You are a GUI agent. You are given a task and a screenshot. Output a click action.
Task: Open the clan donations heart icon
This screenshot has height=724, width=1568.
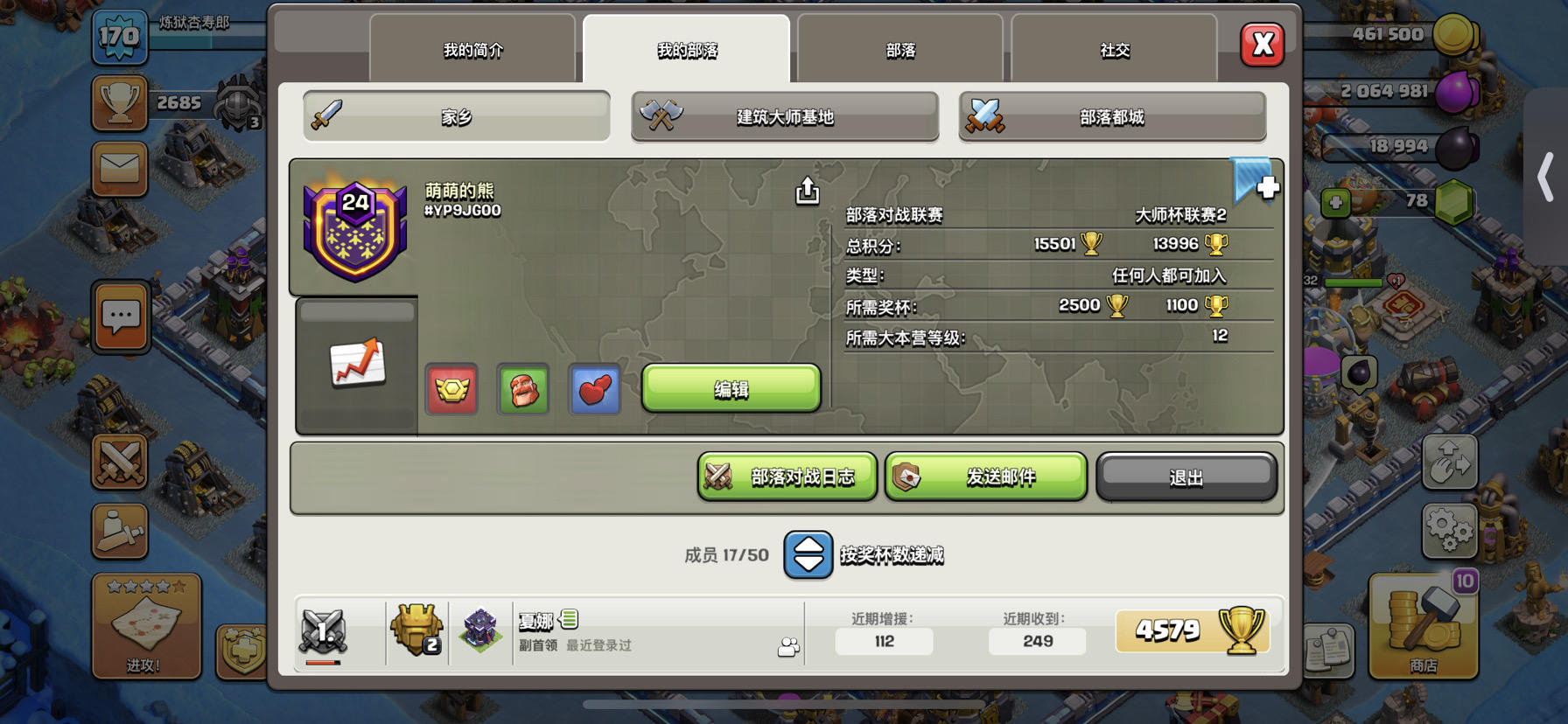595,390
